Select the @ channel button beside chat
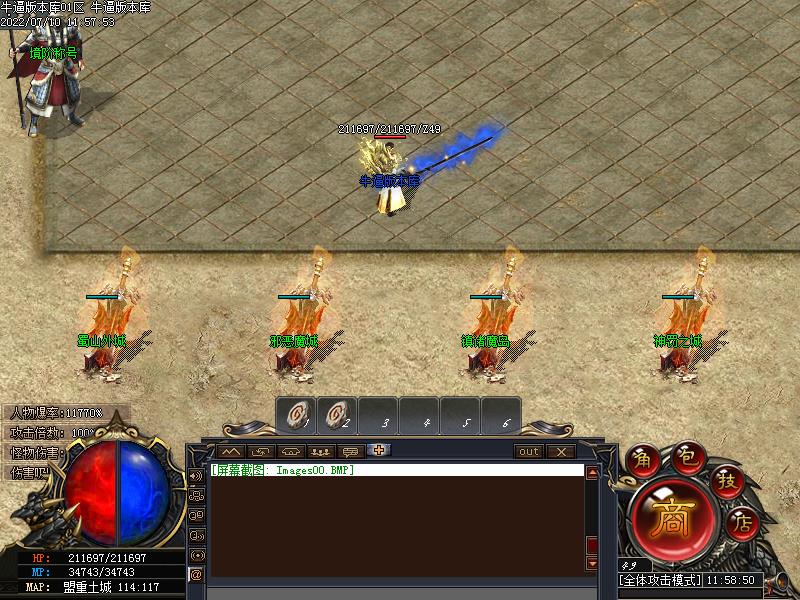Viewport: 800px width, 600px height. (x=196, y=574)
